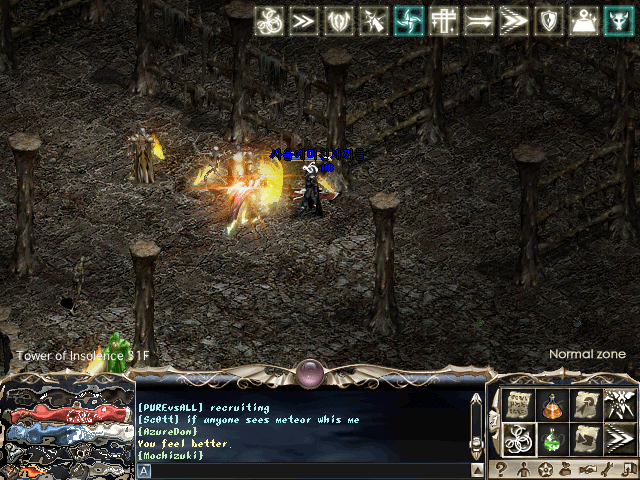Click the chat log scroll-up arrow
Viewport: 640px width, 480px height.
tap(477, 400)
